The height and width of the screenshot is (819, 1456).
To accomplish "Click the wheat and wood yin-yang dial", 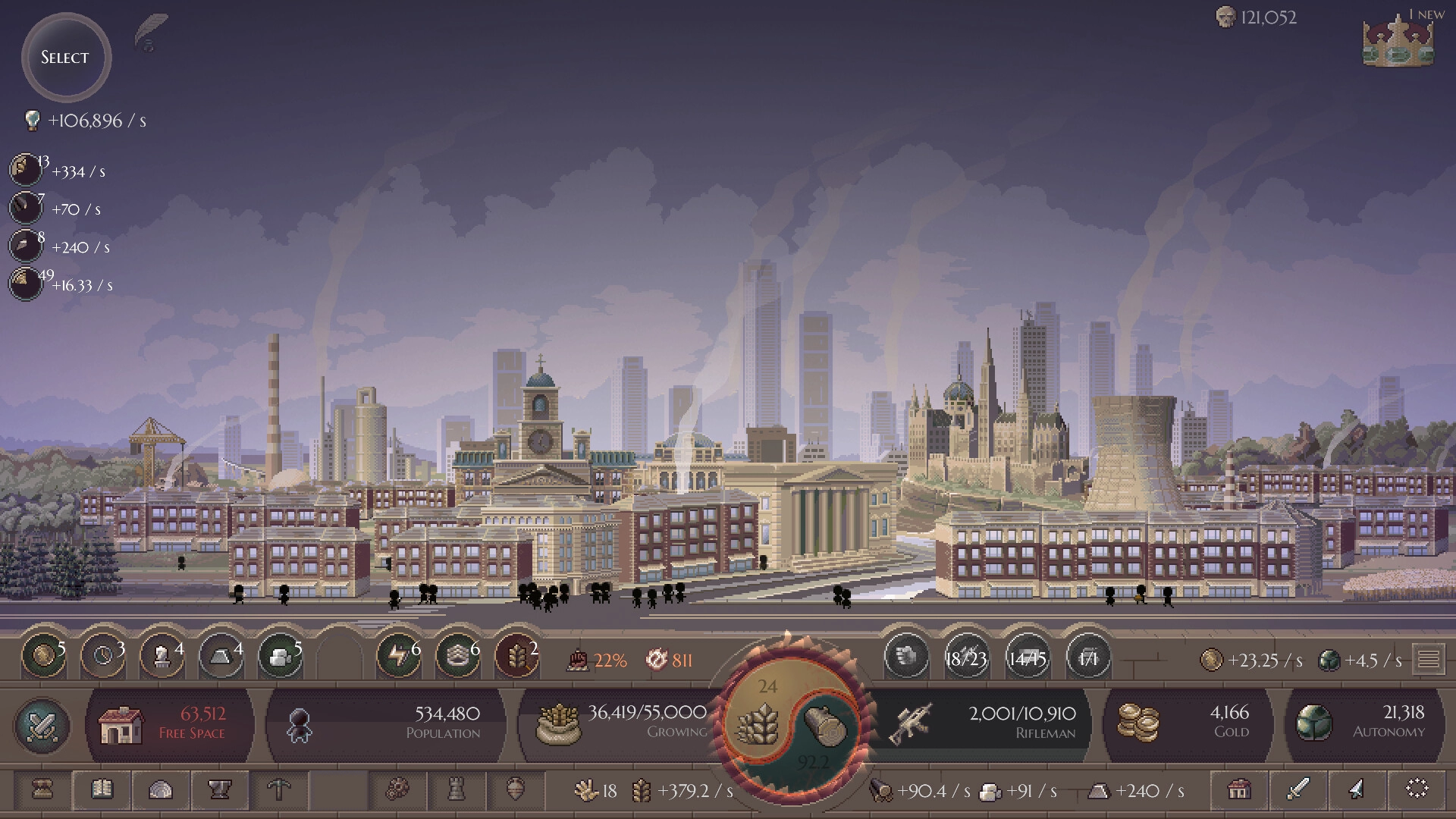I will [790, 723].
